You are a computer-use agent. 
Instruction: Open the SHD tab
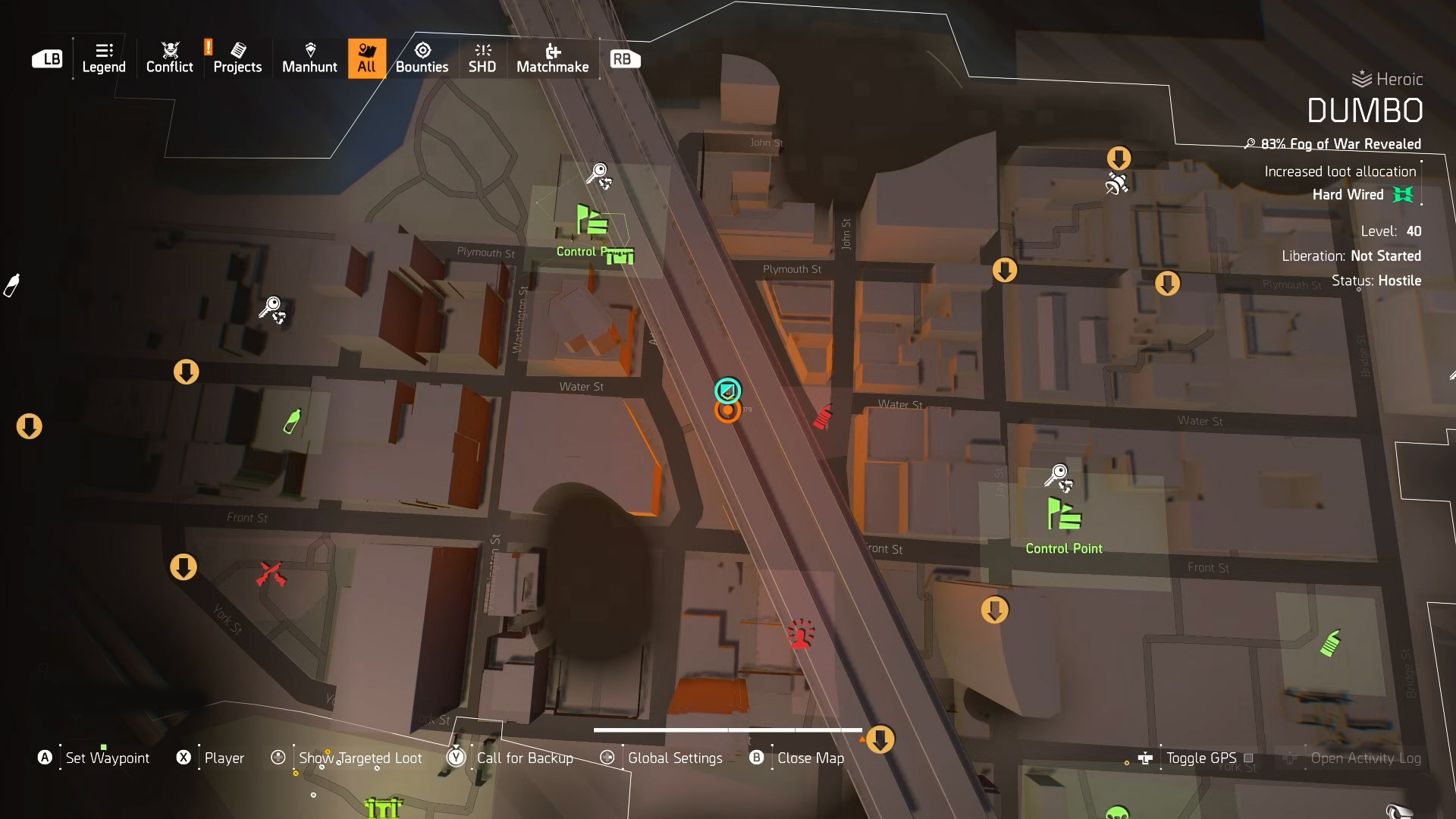[x=482, y=58]
